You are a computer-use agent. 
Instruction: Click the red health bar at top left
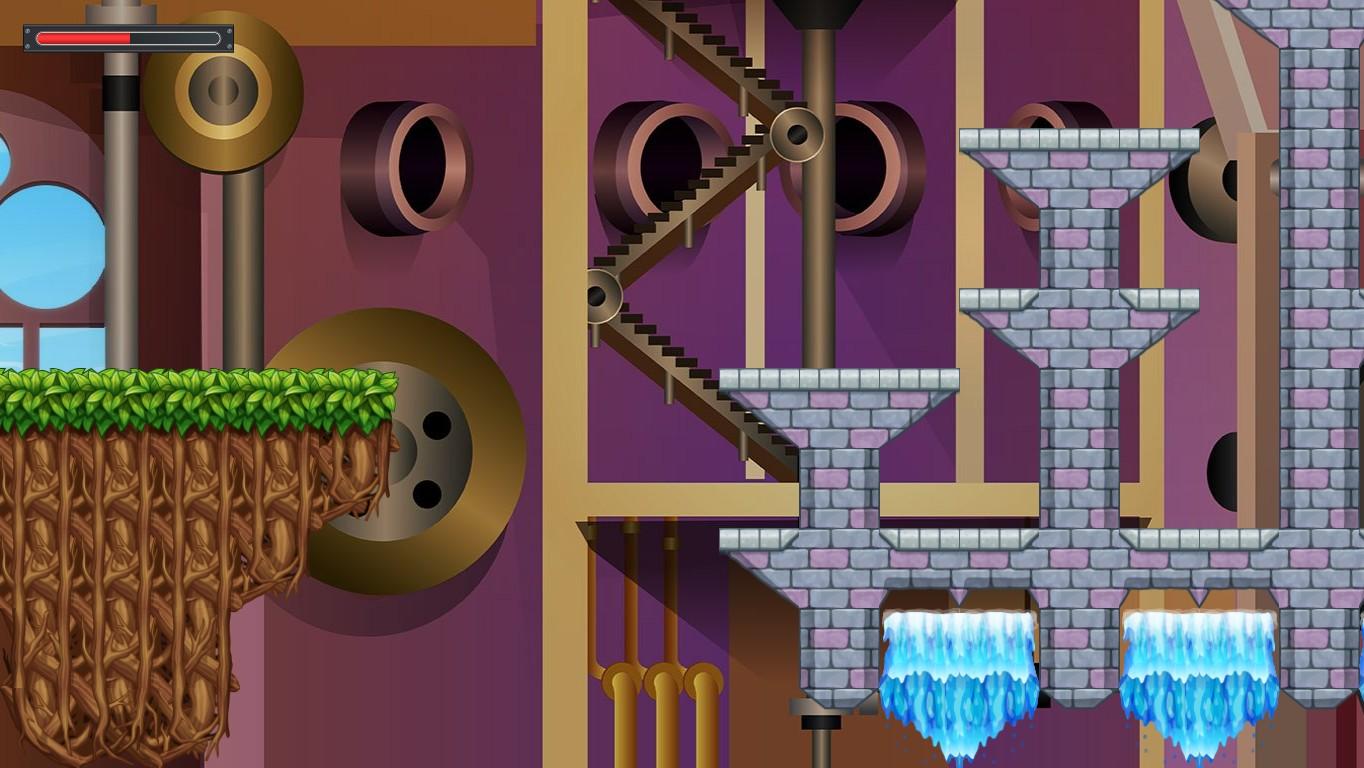(x=85, y=38)
